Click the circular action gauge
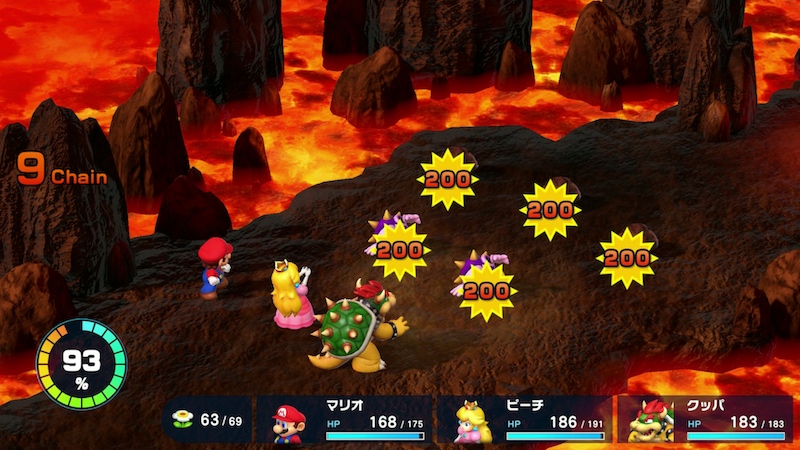800x450 pixels. coord(81,364)
